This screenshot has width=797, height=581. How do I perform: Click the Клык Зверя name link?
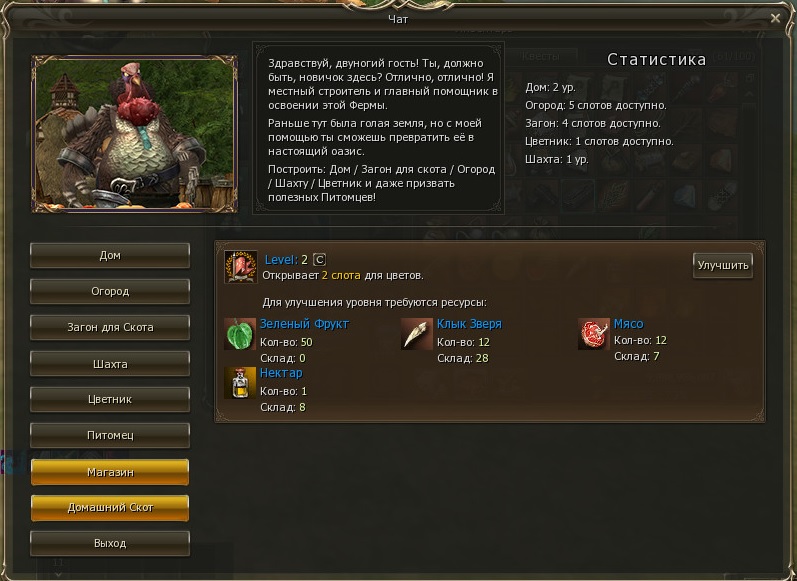click(x=469, y=324)
